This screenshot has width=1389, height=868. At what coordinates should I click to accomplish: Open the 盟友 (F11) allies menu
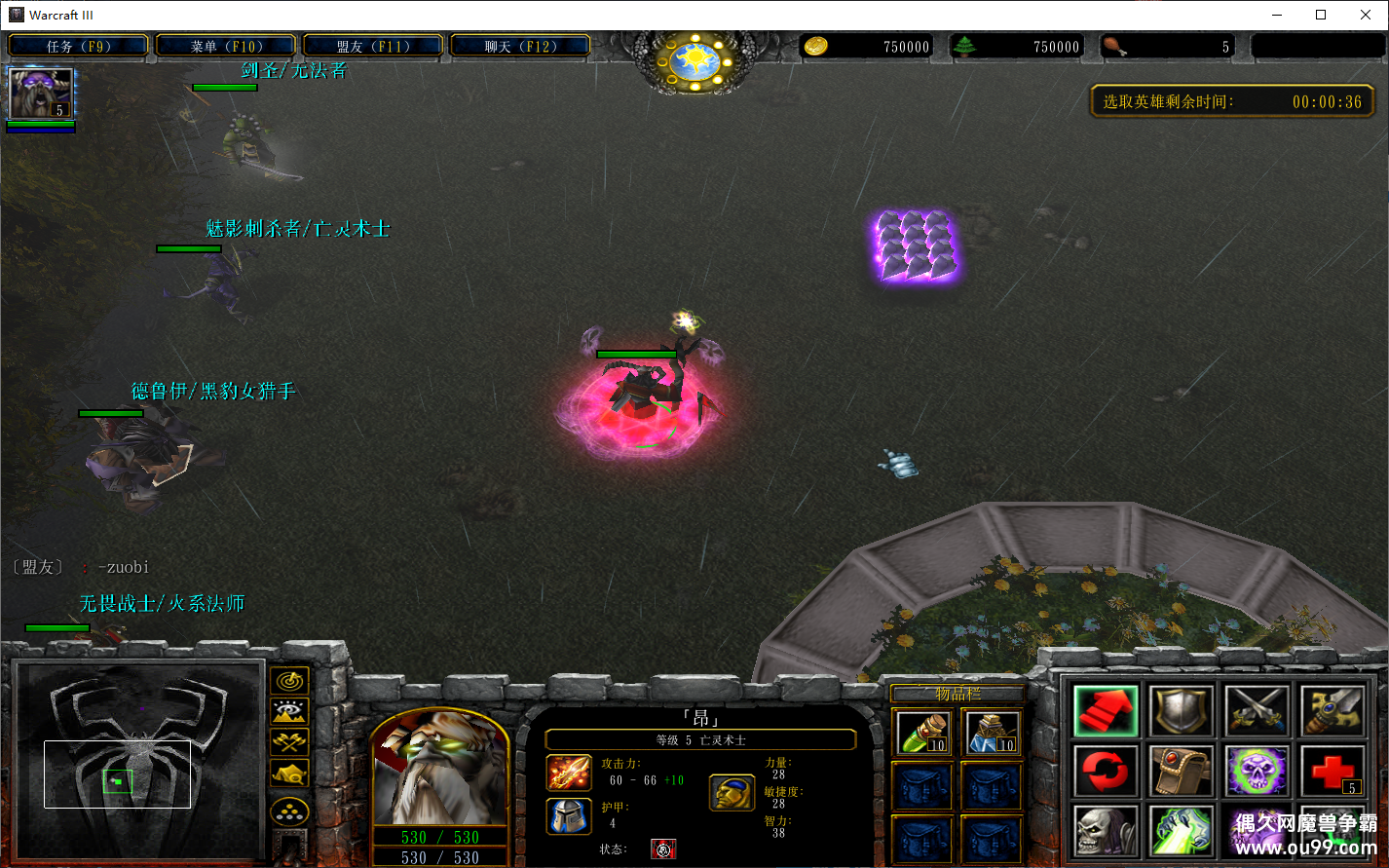373,46
